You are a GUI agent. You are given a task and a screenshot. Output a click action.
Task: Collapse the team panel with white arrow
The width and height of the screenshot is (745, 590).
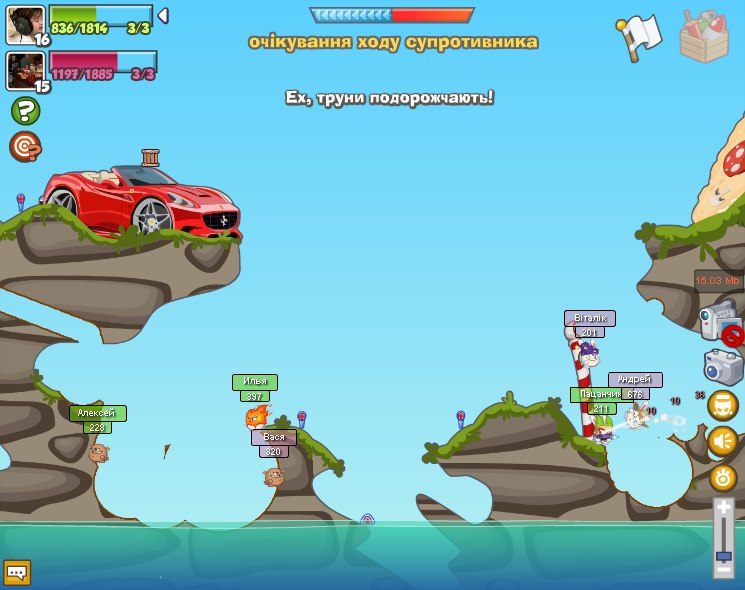click(163, 15)
